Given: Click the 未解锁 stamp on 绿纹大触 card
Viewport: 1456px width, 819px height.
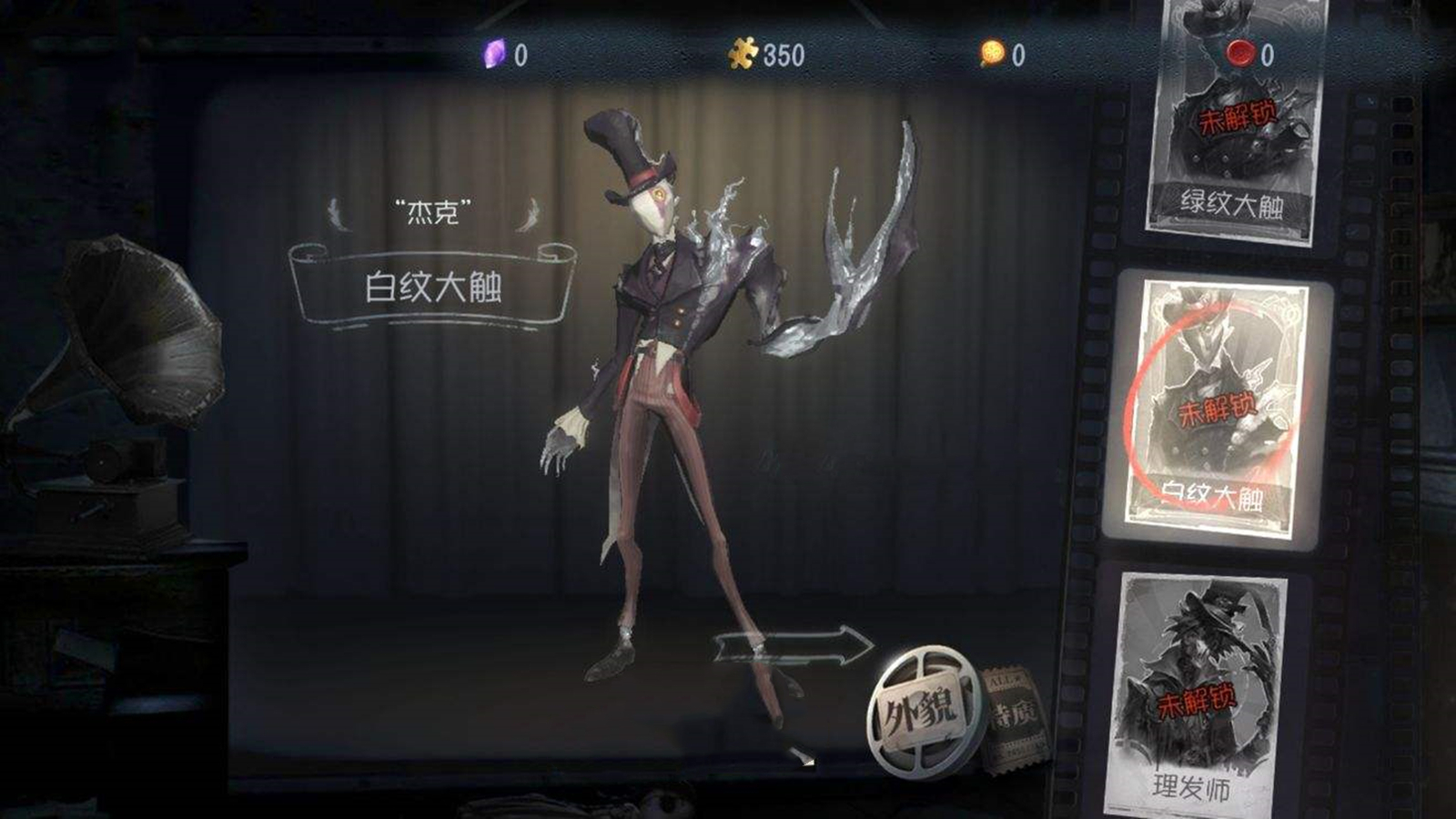Looking at the screenshot, I should pyautogui.click(x=1240, y=116).
